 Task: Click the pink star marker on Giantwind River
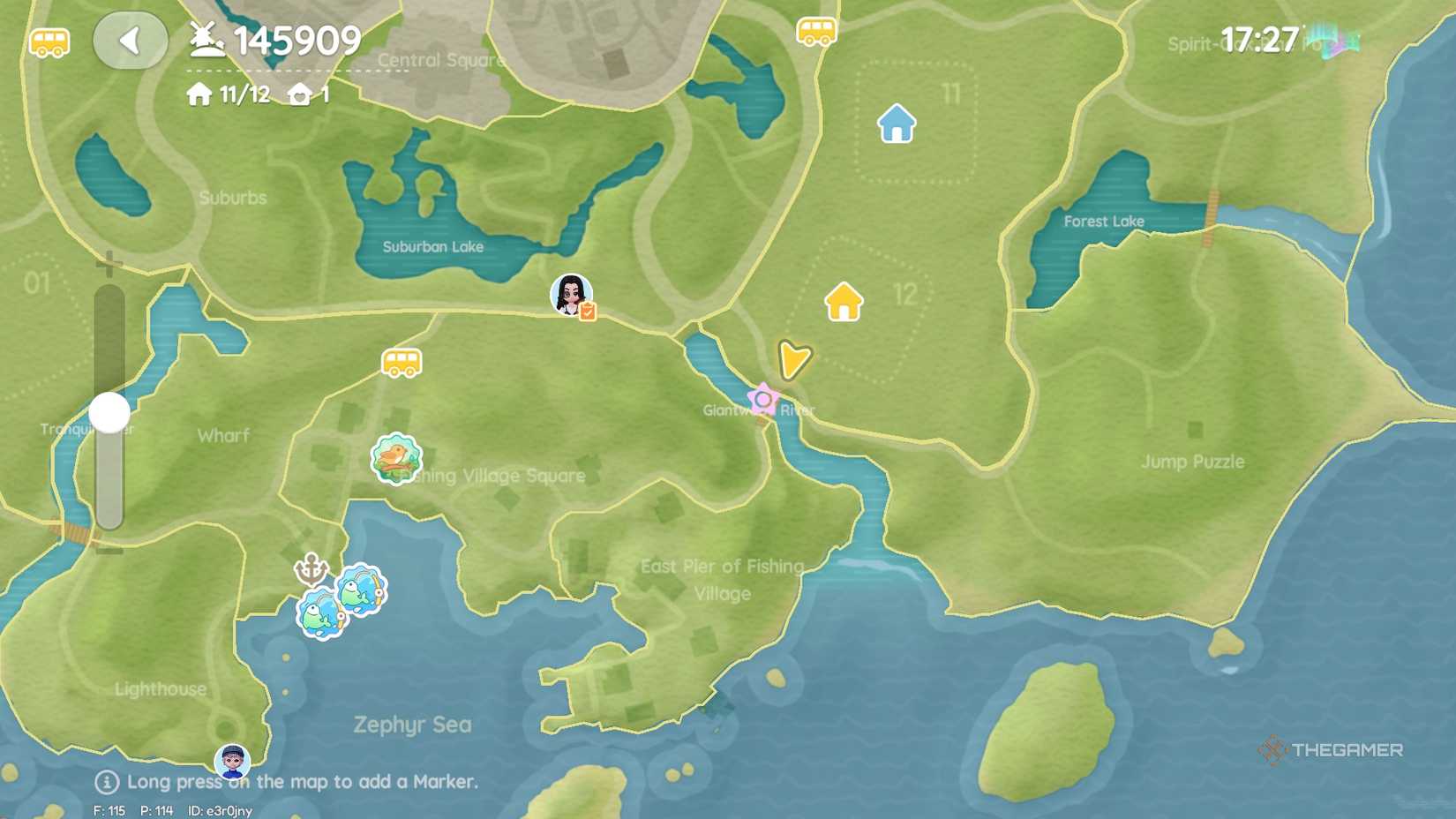762,400
